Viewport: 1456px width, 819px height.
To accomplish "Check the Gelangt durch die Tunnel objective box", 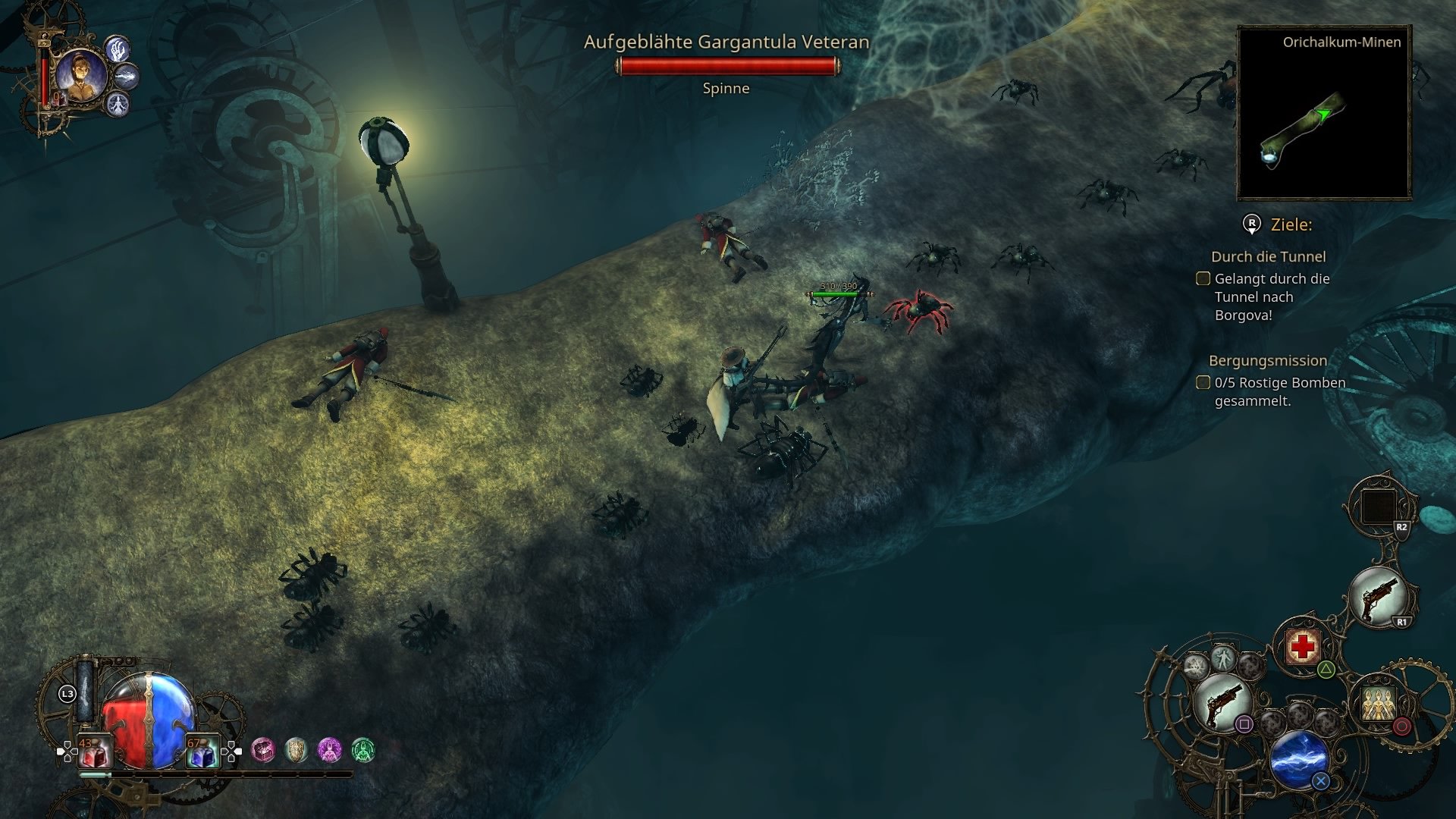I will (1204, 279).
